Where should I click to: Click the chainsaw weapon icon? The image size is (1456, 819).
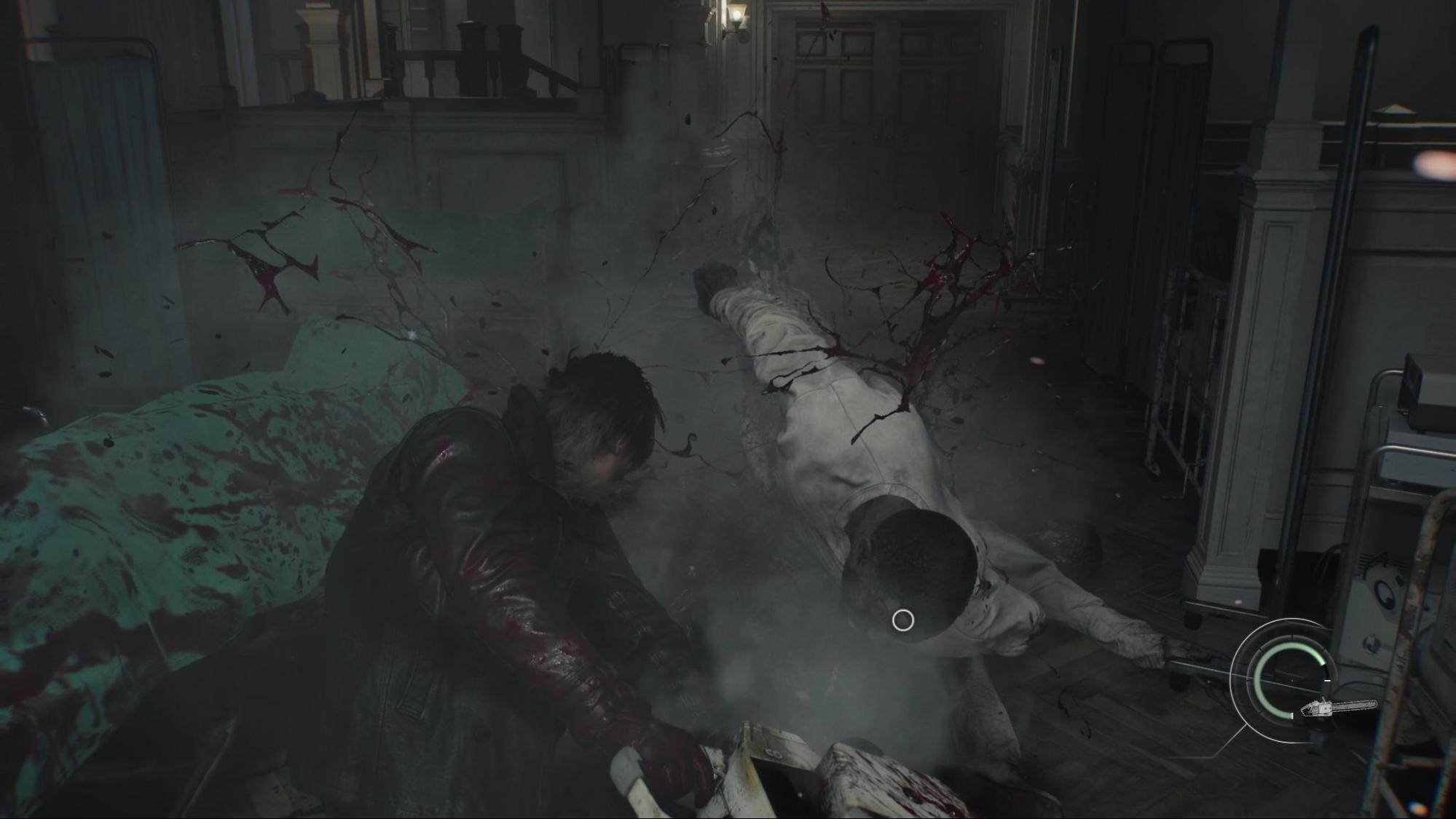click(1339, 708)
